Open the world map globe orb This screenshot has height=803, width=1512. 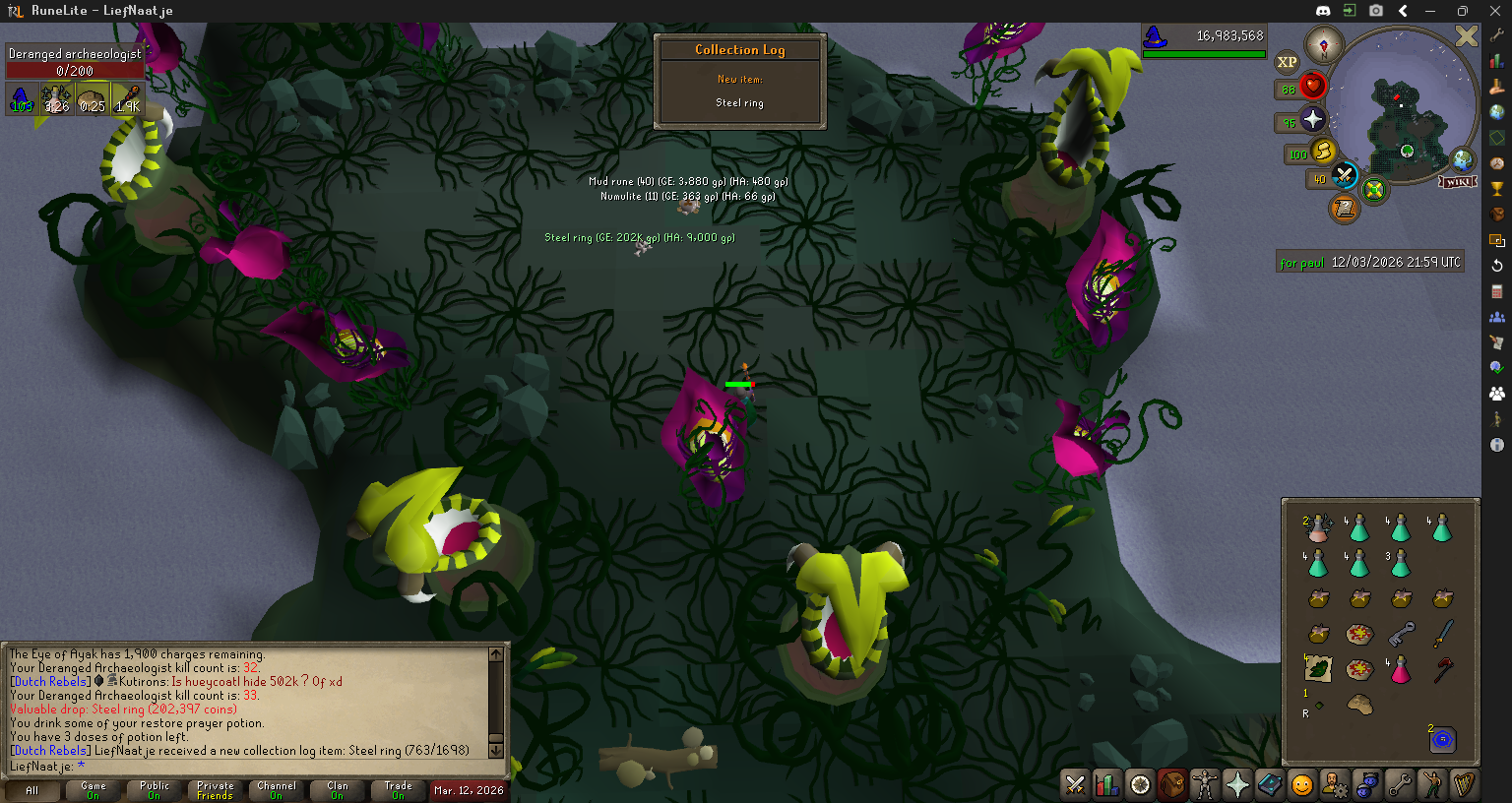1463,158
